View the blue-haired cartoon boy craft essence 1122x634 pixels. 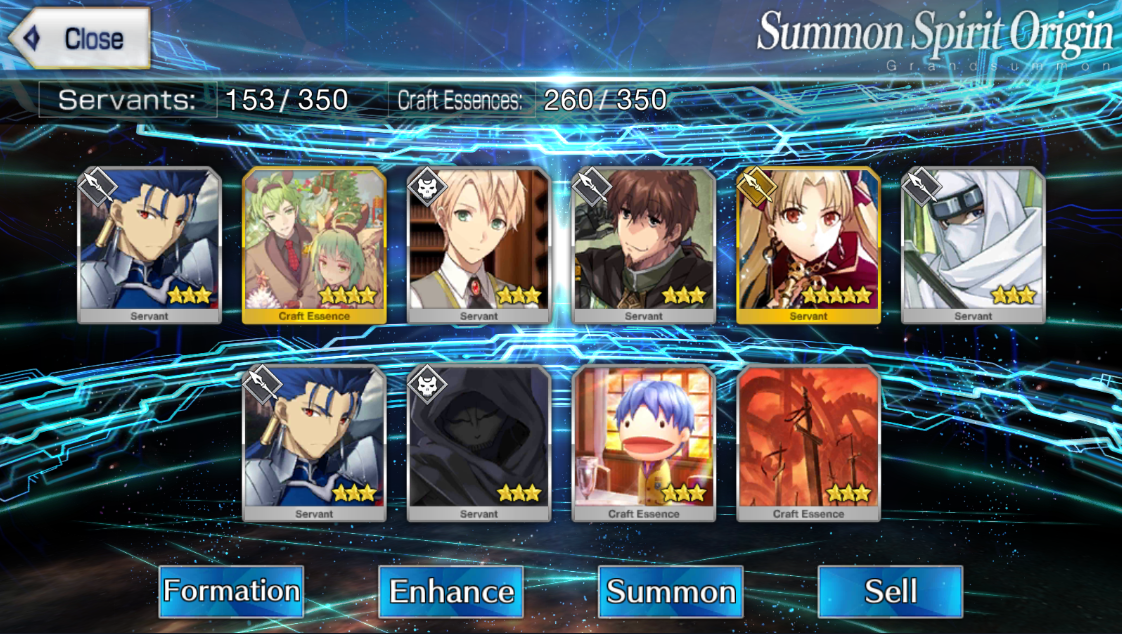coord(643,443)
